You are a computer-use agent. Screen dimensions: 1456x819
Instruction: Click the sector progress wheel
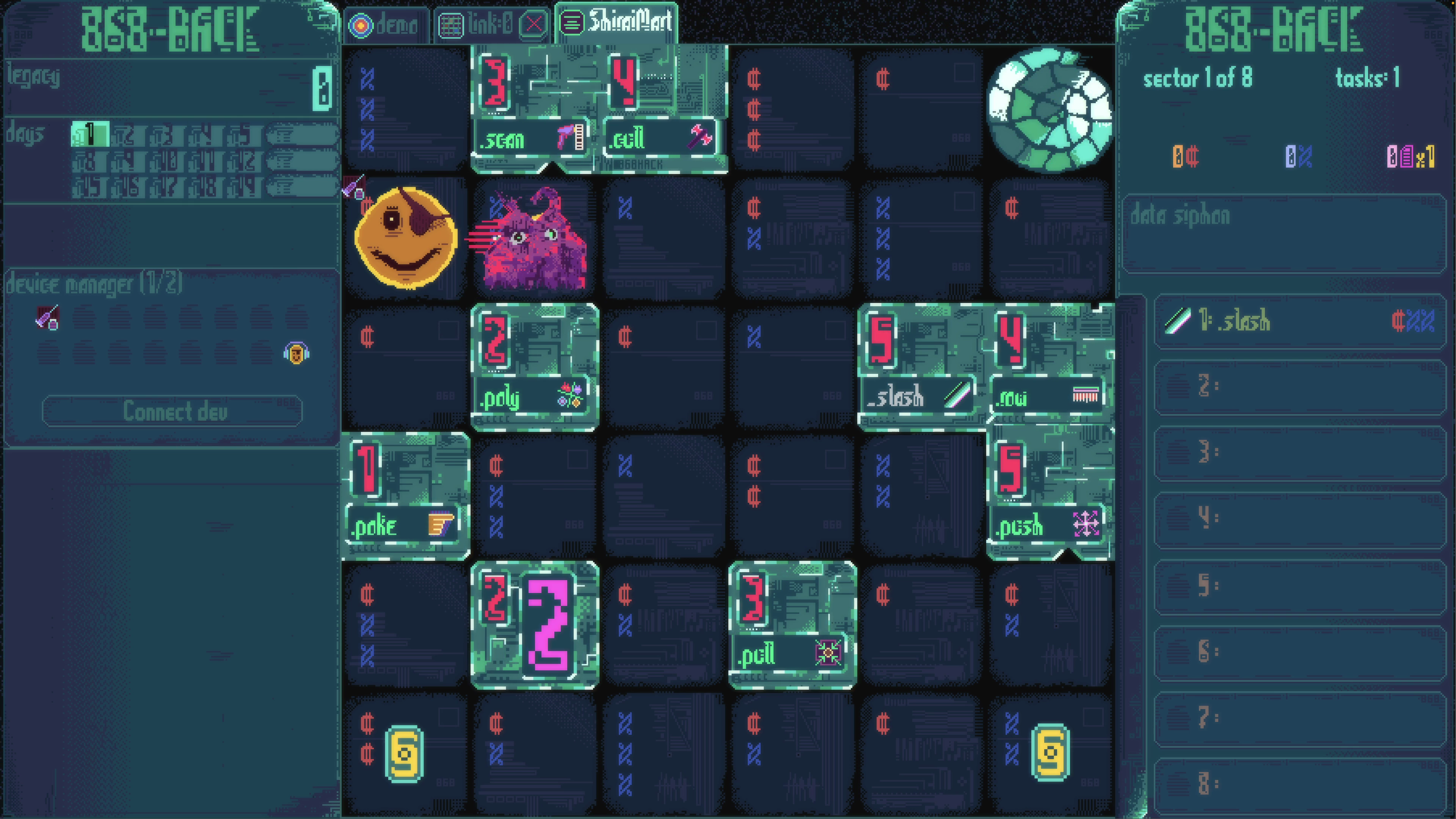tap(1050, 110)
